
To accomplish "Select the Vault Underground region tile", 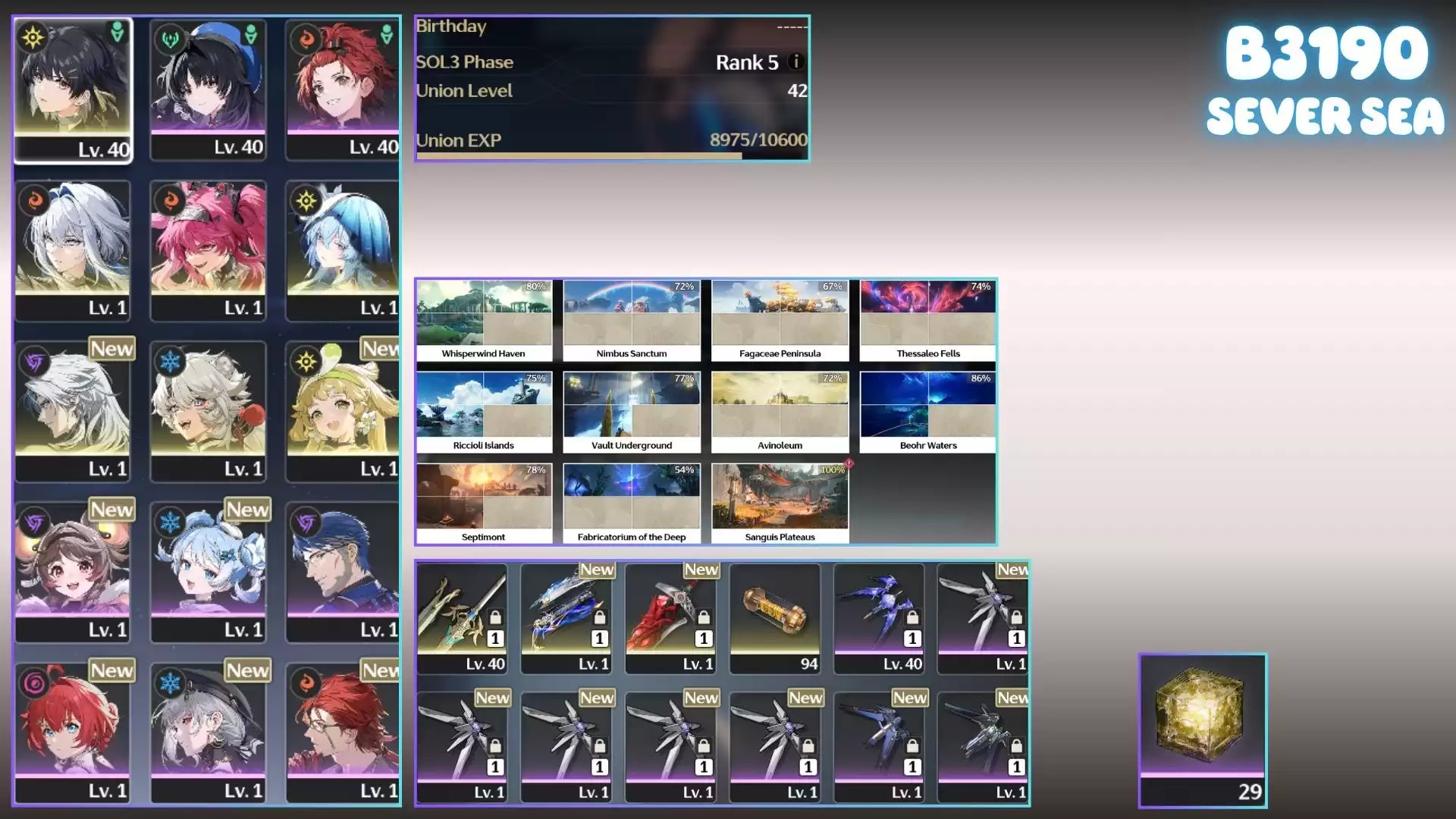I will click(632, 412).
